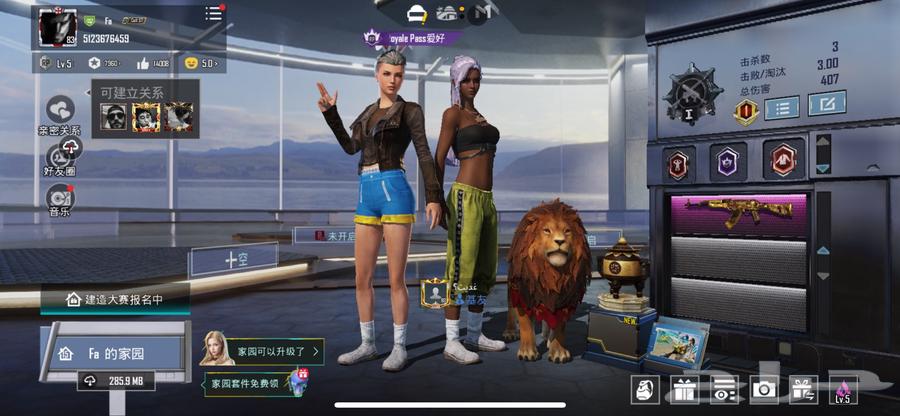Open the 亲密关系 intimacy relations panel
The image size is (900, 416).
60,111
